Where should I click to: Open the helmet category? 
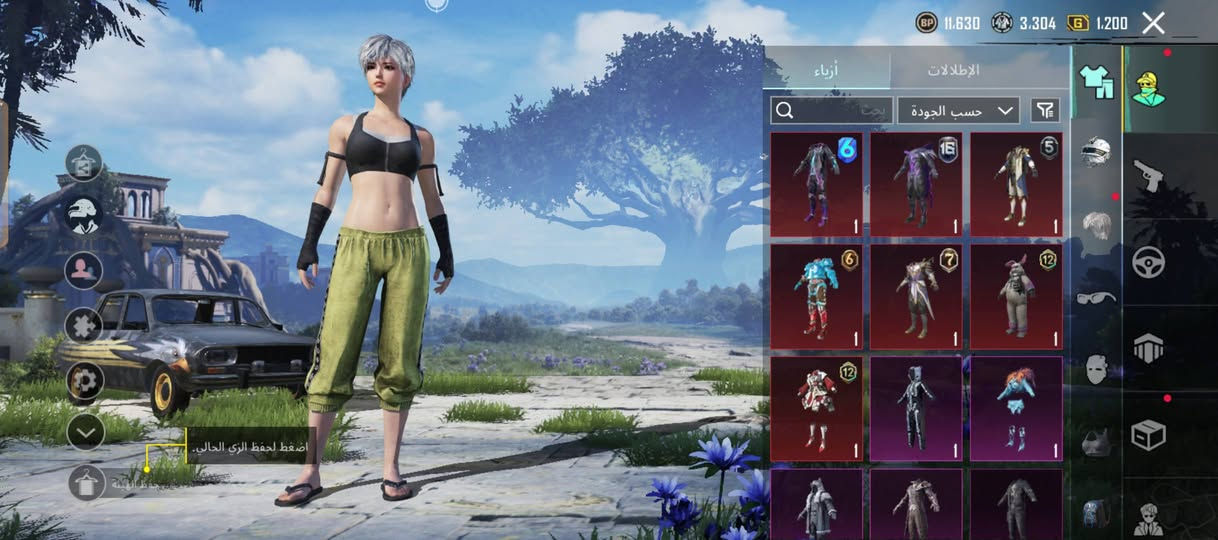point(1096,152)
